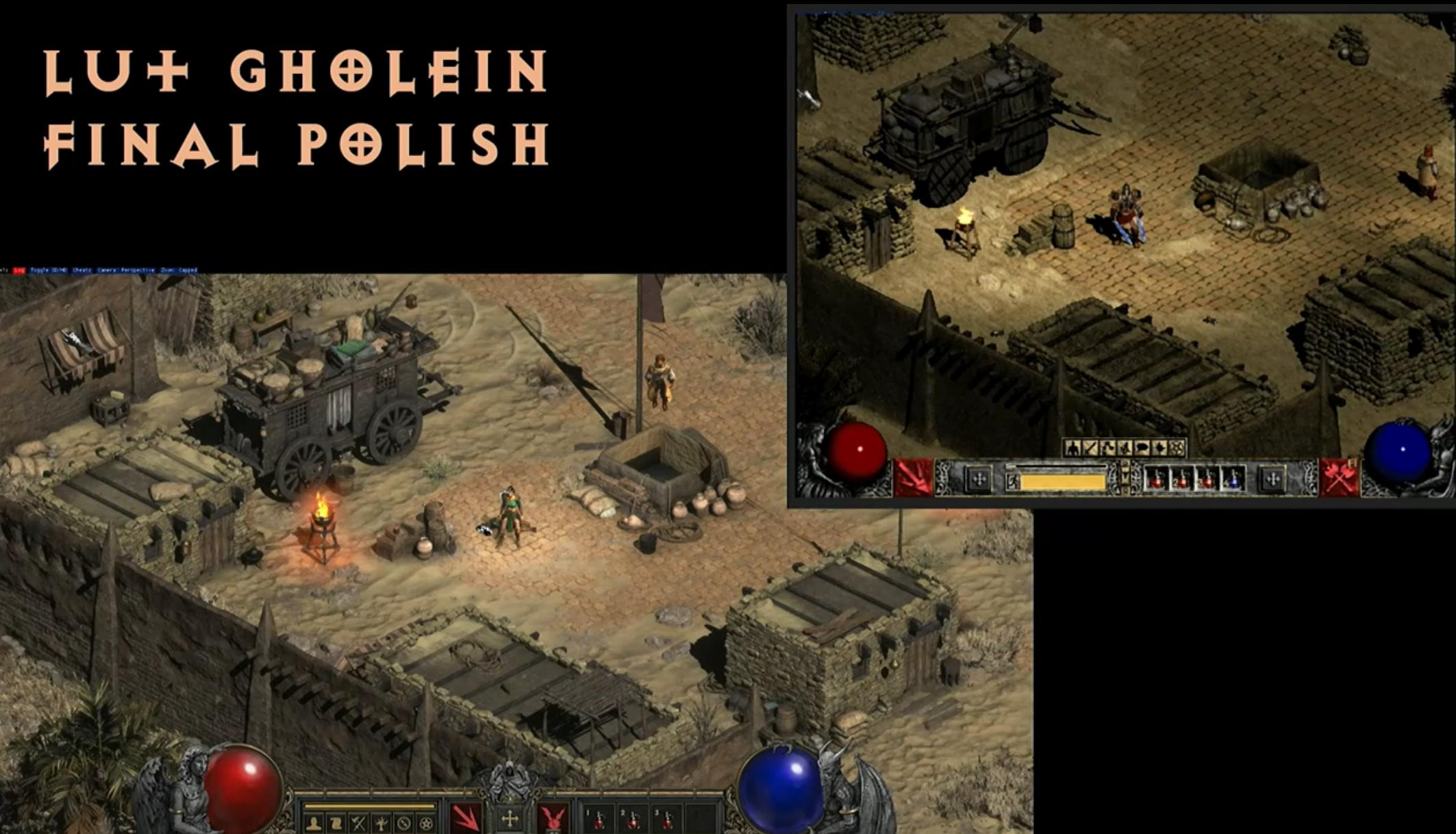Open the sword icon in classic mini-panel
This screenshot has height=834, width=1456.
tap(1090, 448)
